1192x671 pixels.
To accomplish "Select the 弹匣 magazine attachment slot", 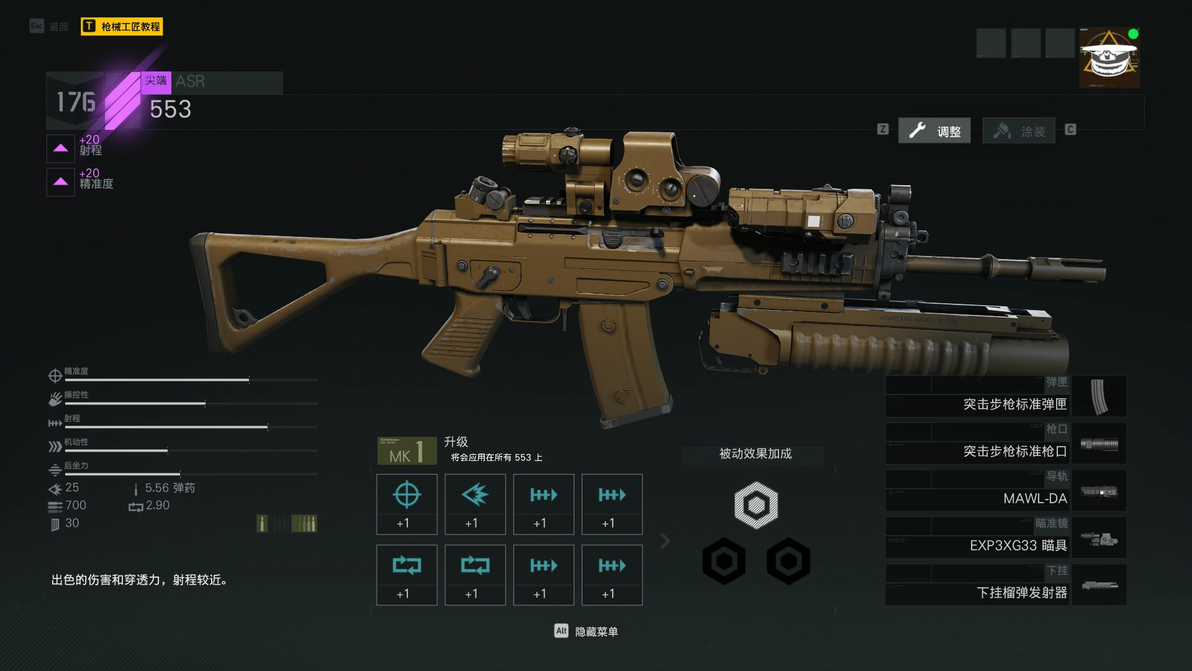I will pos(1005,397).
